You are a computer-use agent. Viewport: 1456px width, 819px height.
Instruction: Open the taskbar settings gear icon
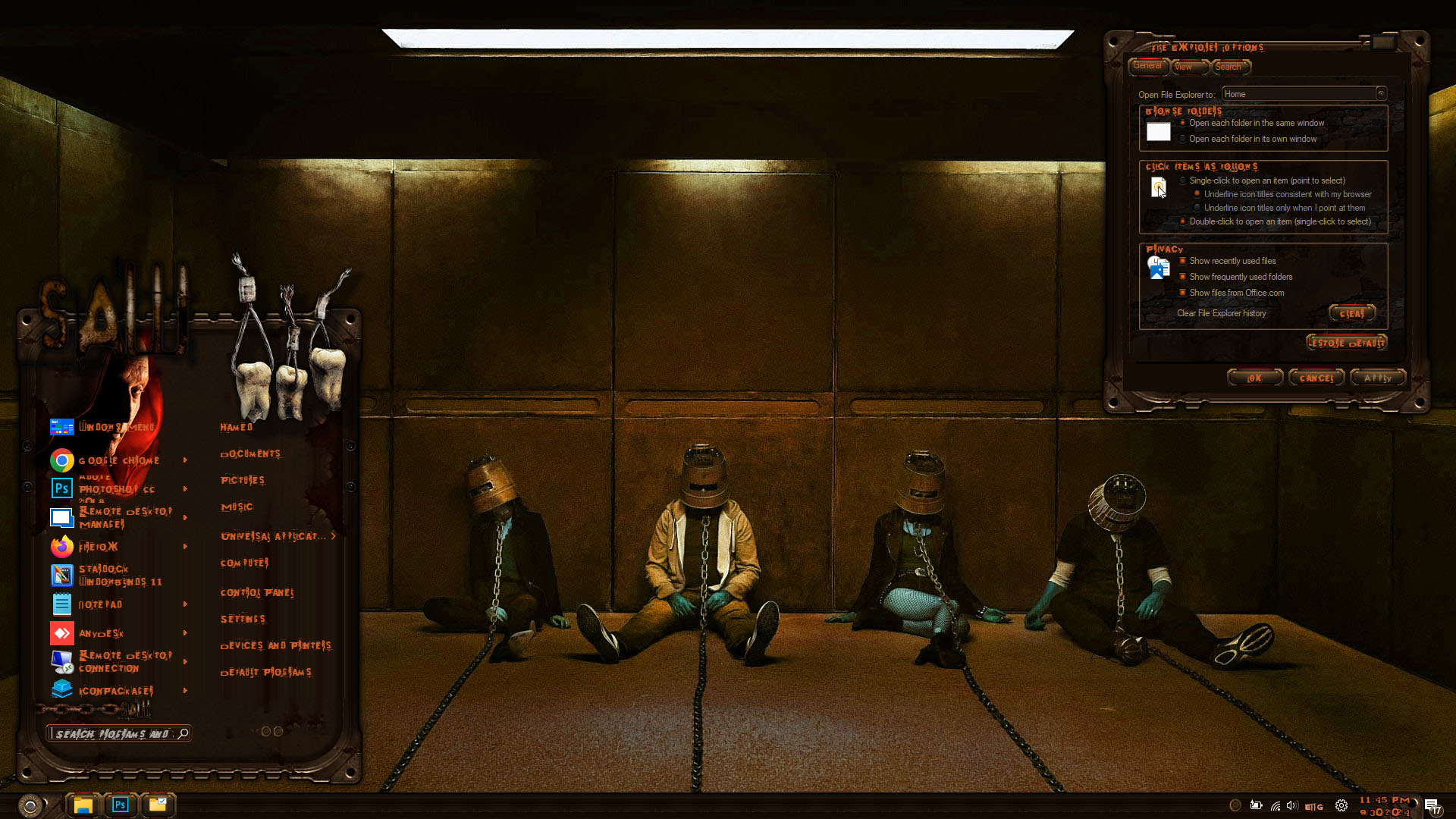pyautogui.click(x=1341, y=805)
